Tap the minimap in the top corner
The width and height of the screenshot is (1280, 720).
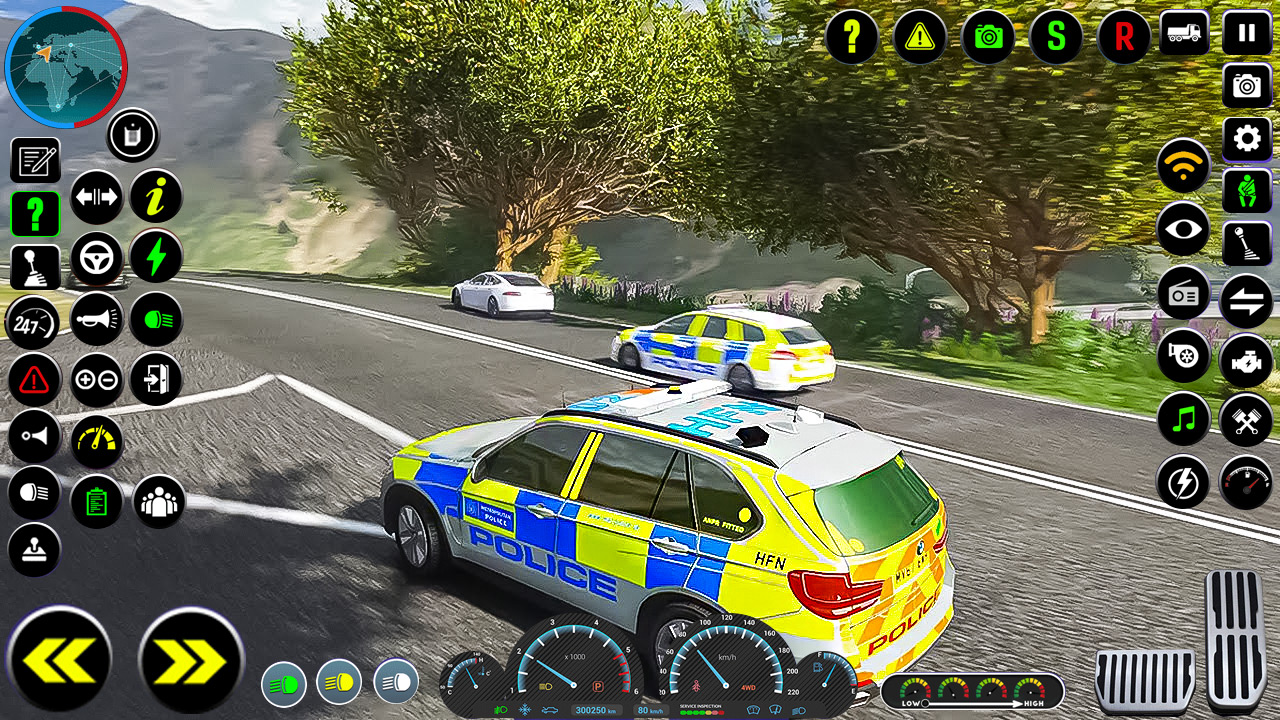pyautogui.click(x=68, y=67)
